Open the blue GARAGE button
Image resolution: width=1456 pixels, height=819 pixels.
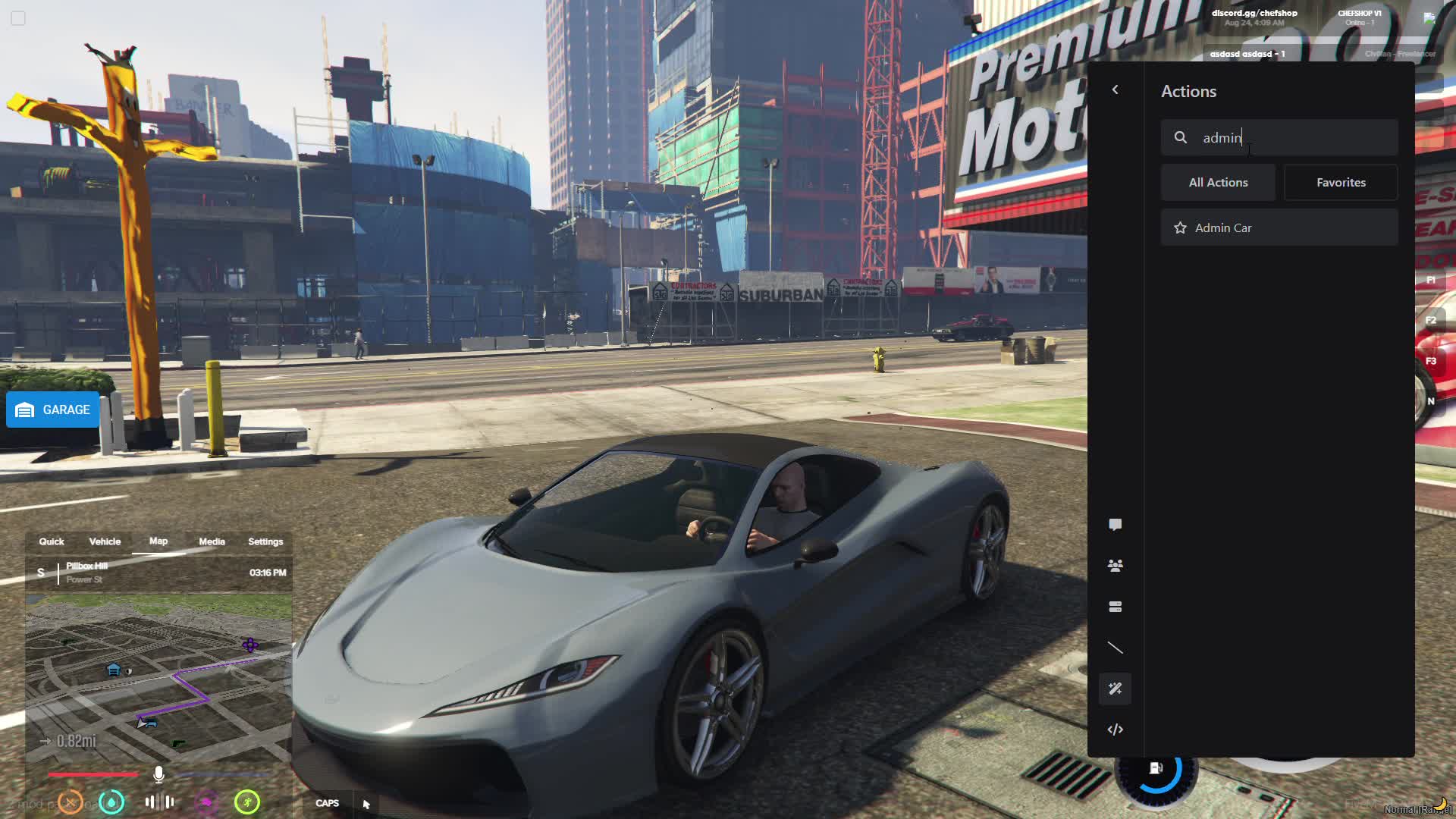pos(53,410)
